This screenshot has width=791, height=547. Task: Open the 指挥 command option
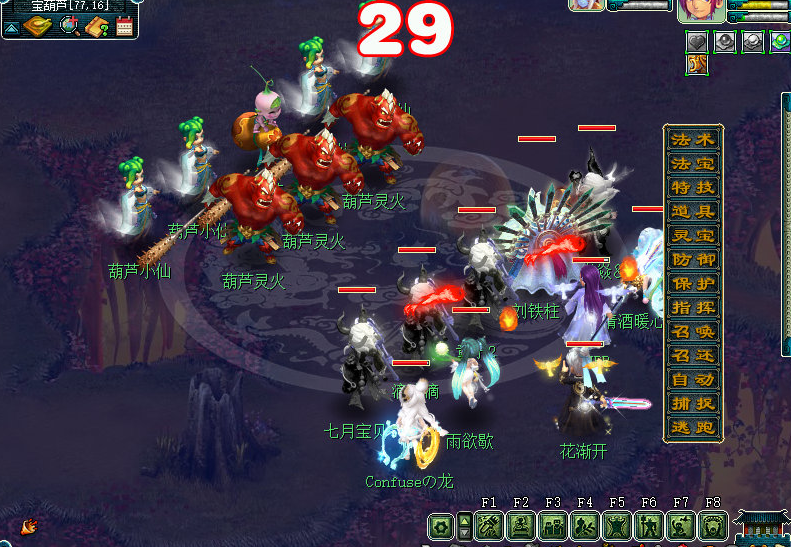click(693, 308)
